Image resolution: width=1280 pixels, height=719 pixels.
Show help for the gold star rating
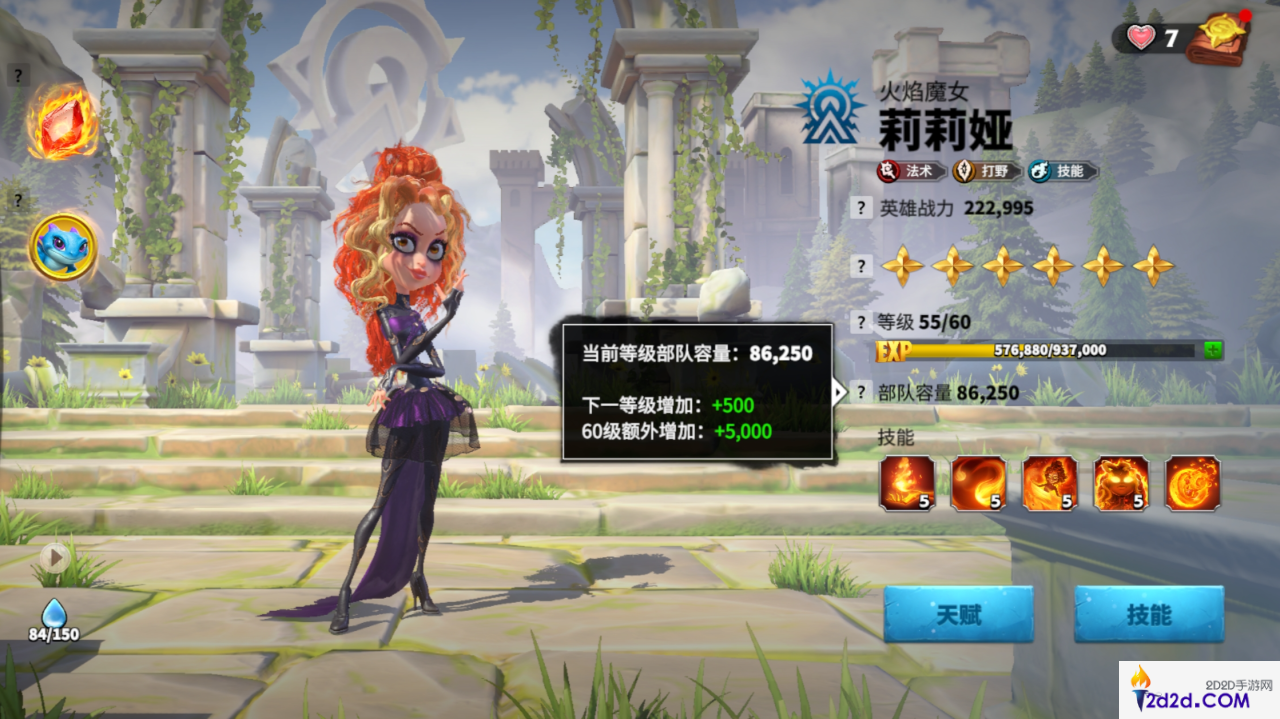pyautogui.click(x=860, y=266)
